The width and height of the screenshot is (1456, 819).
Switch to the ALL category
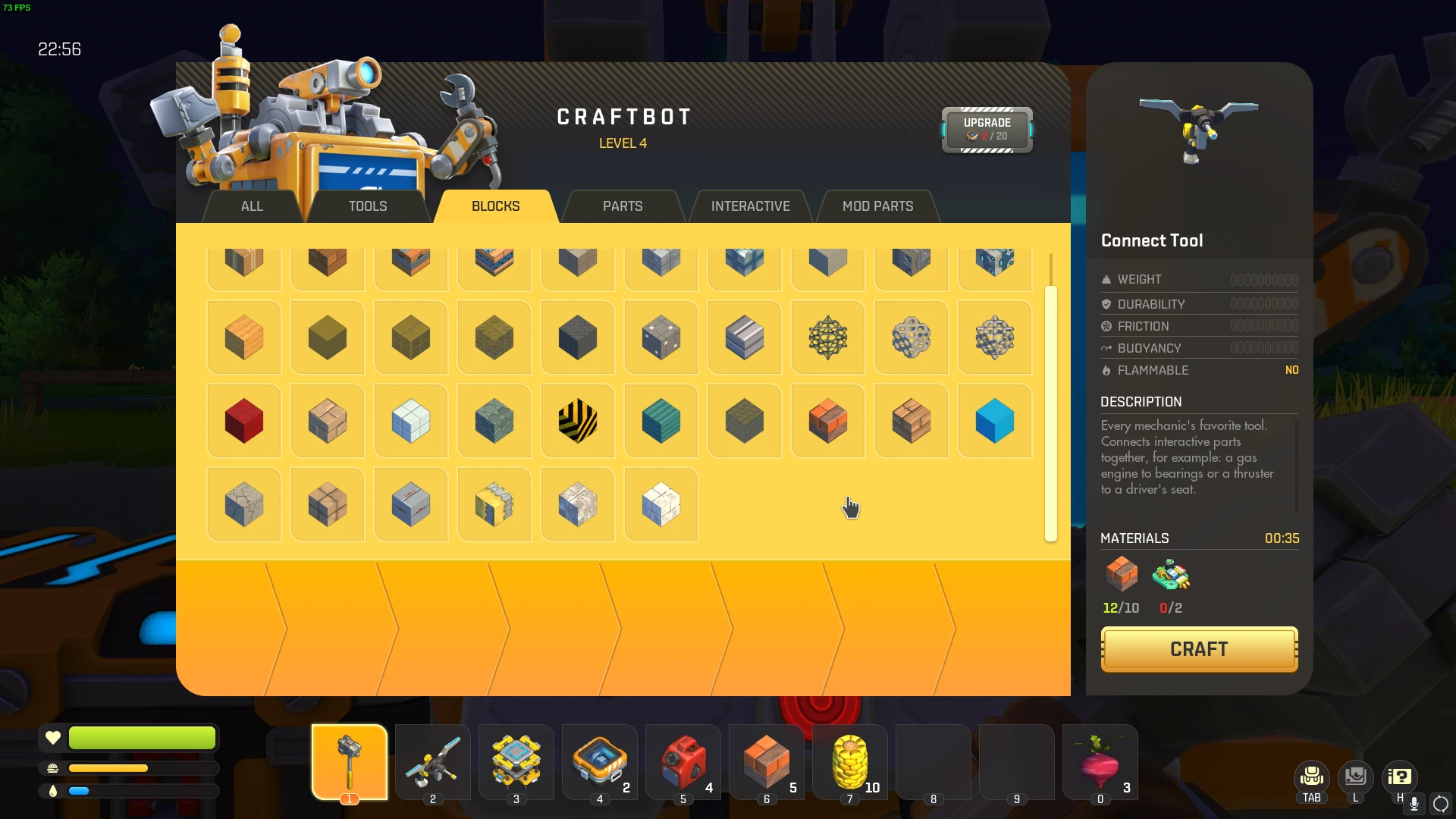(251, 206)
